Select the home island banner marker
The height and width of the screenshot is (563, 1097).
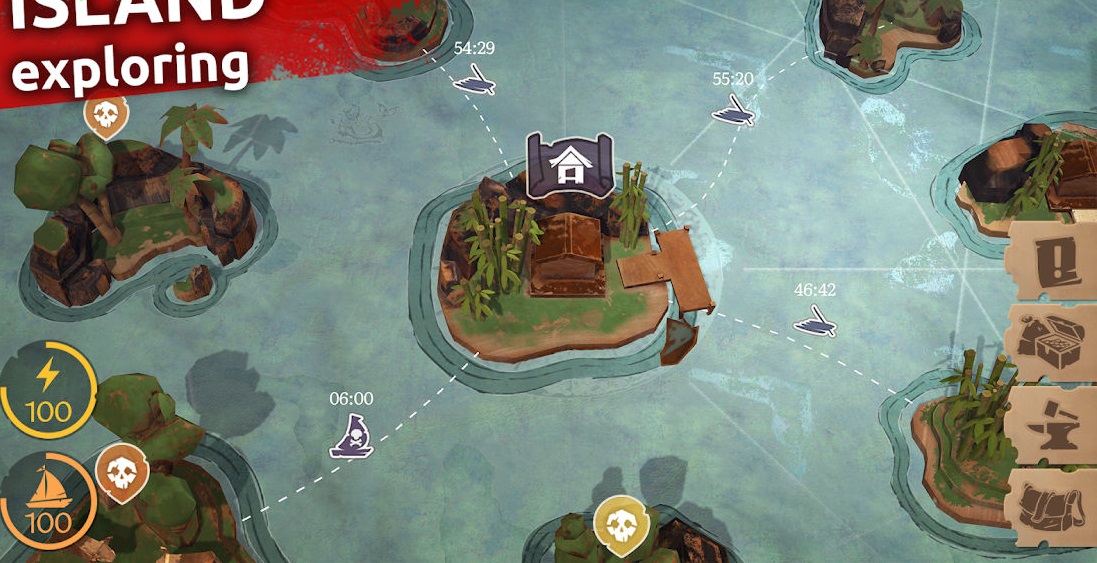(569, 165)
